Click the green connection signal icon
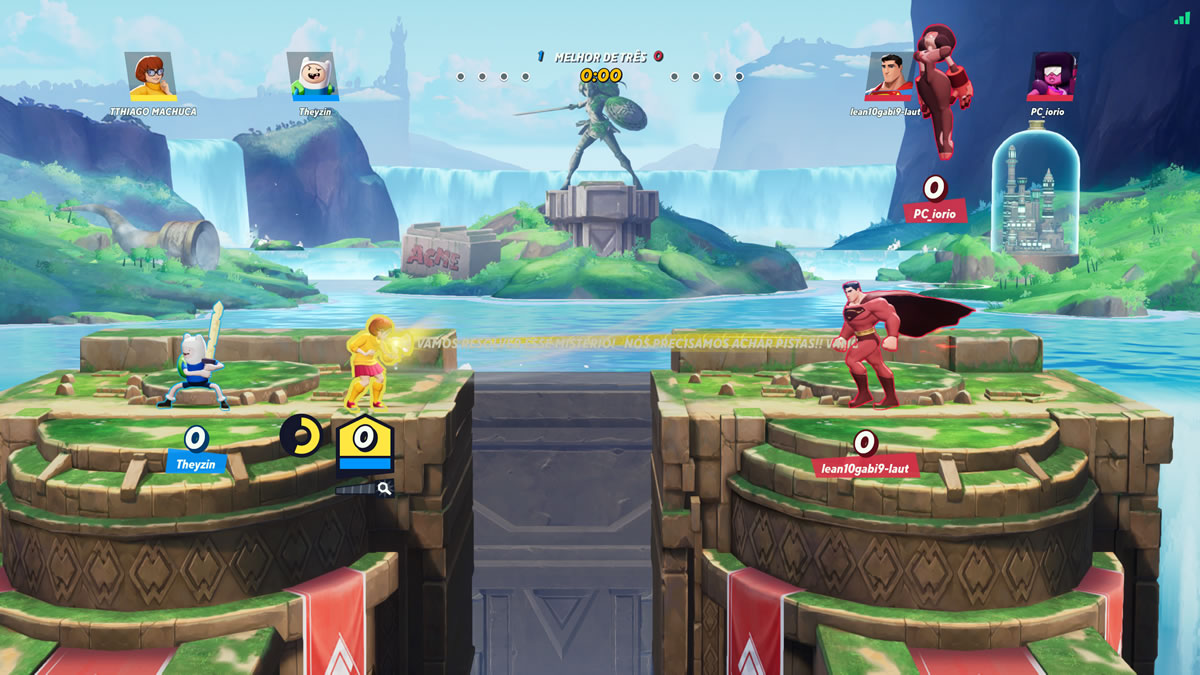Image resolution: width=1200 pixels, height=675 pixels. pyautogui.click(x=1182, y=18)
